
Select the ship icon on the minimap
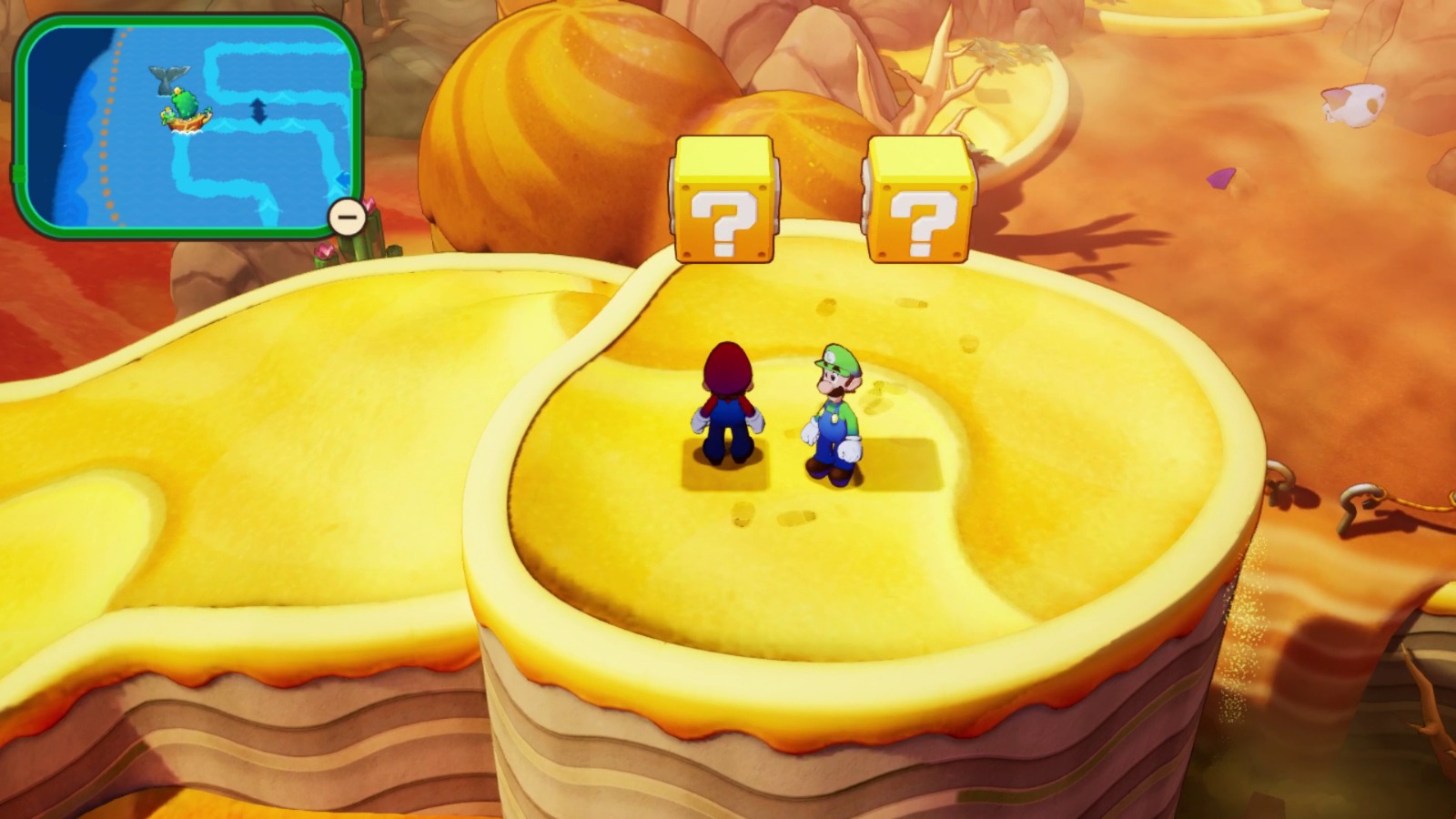[x=186, y=122]
